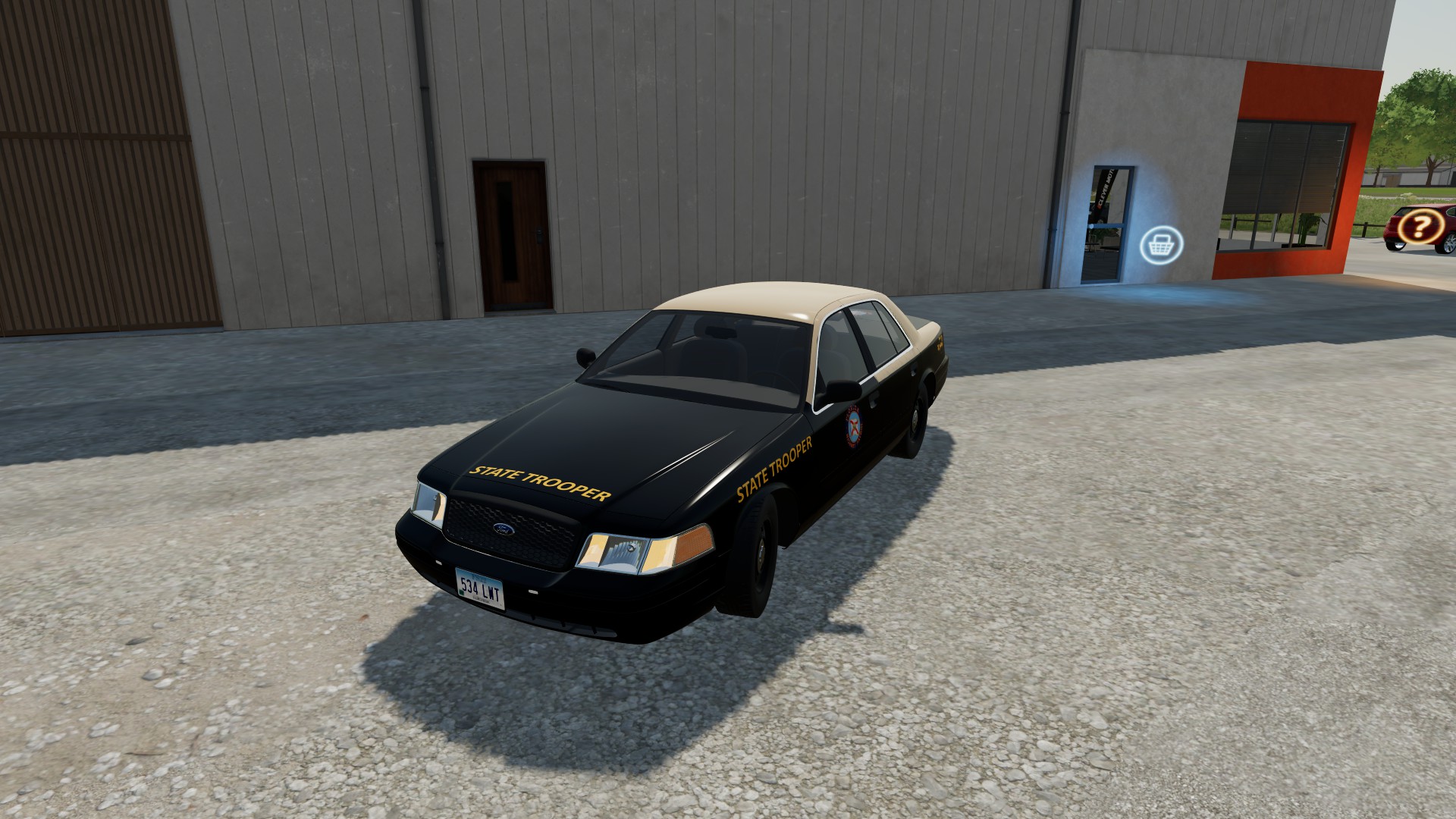Screen dimensions: 1456x819
Task: Open the shop basket icon by the dealership
Action: 1162,245
